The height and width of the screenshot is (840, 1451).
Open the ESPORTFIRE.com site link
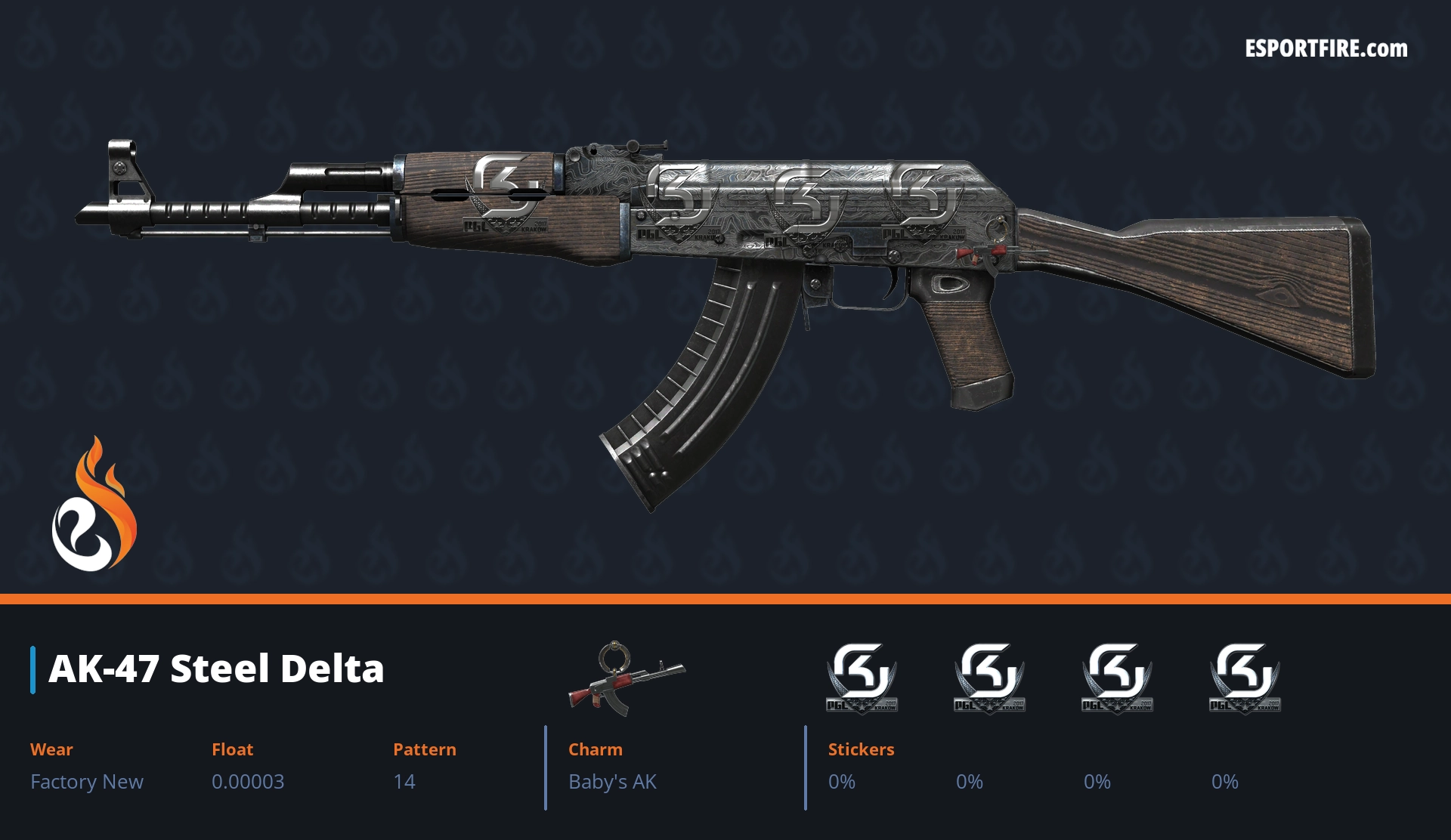(x=1326, y=49)
